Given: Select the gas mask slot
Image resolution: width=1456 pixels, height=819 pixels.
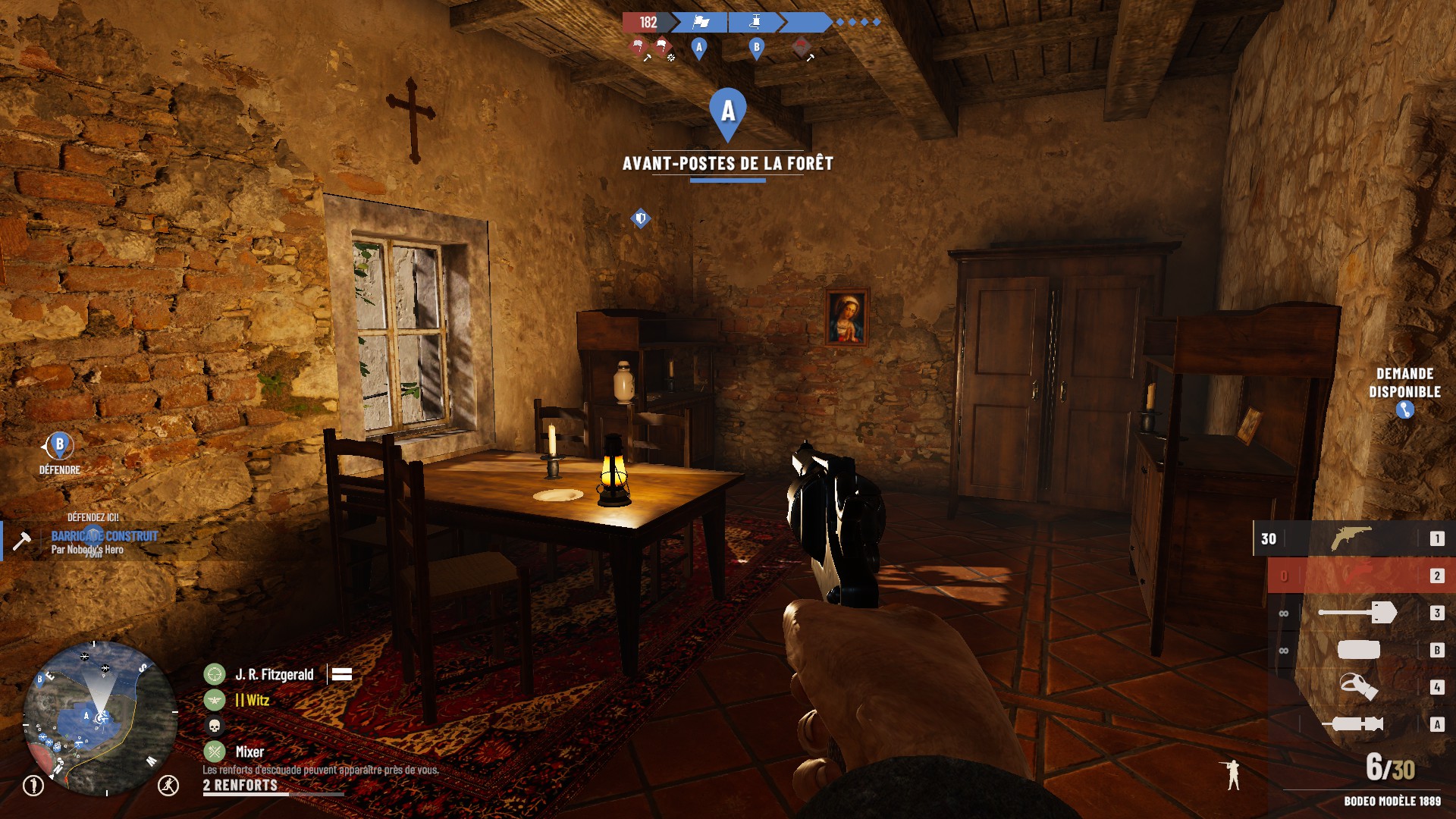Looking at the screenshot, I should pyautogui.click(x=1357, y=687).
